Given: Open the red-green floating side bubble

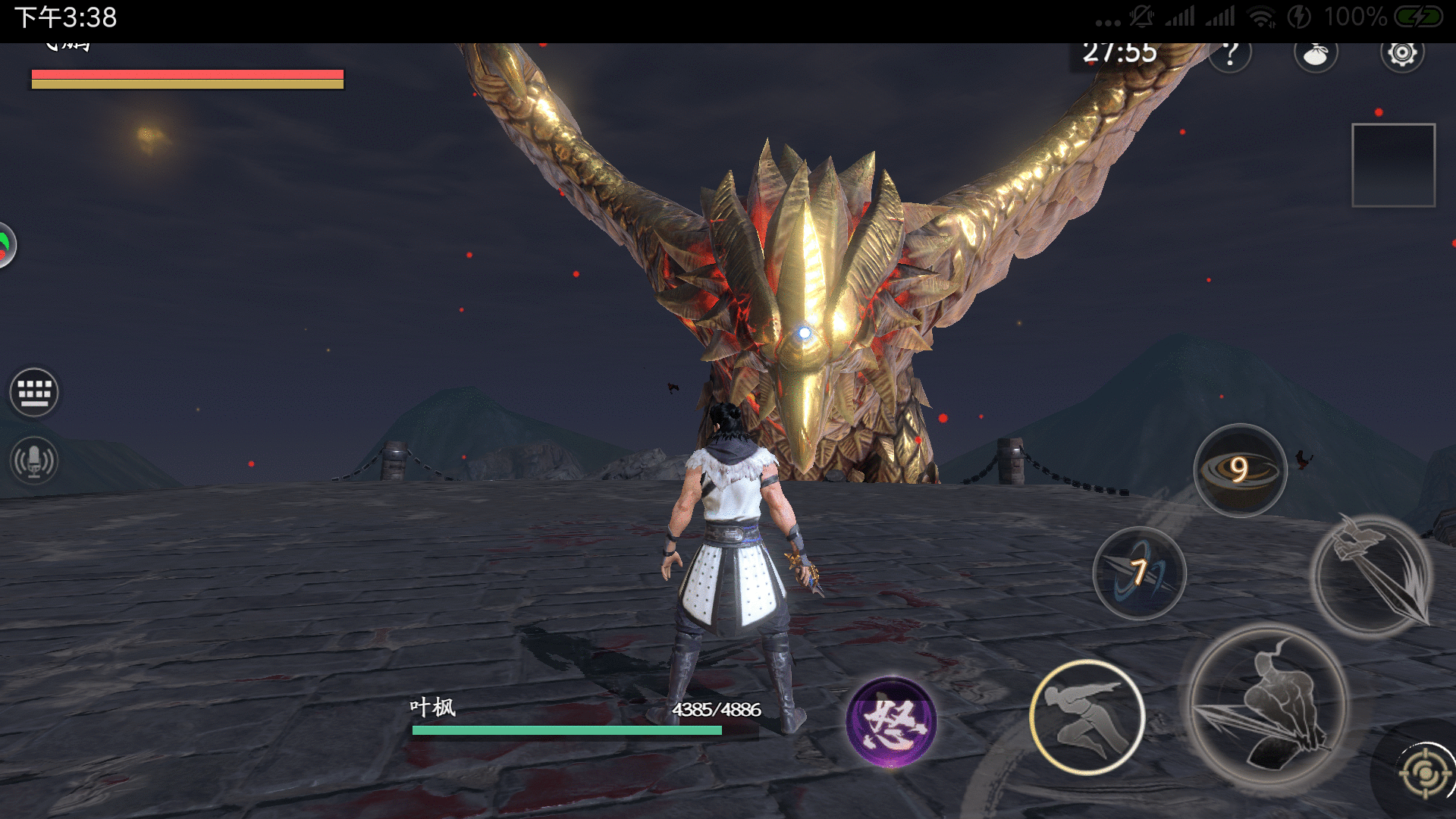Looking at the screenshot, I should coord(5,245).
